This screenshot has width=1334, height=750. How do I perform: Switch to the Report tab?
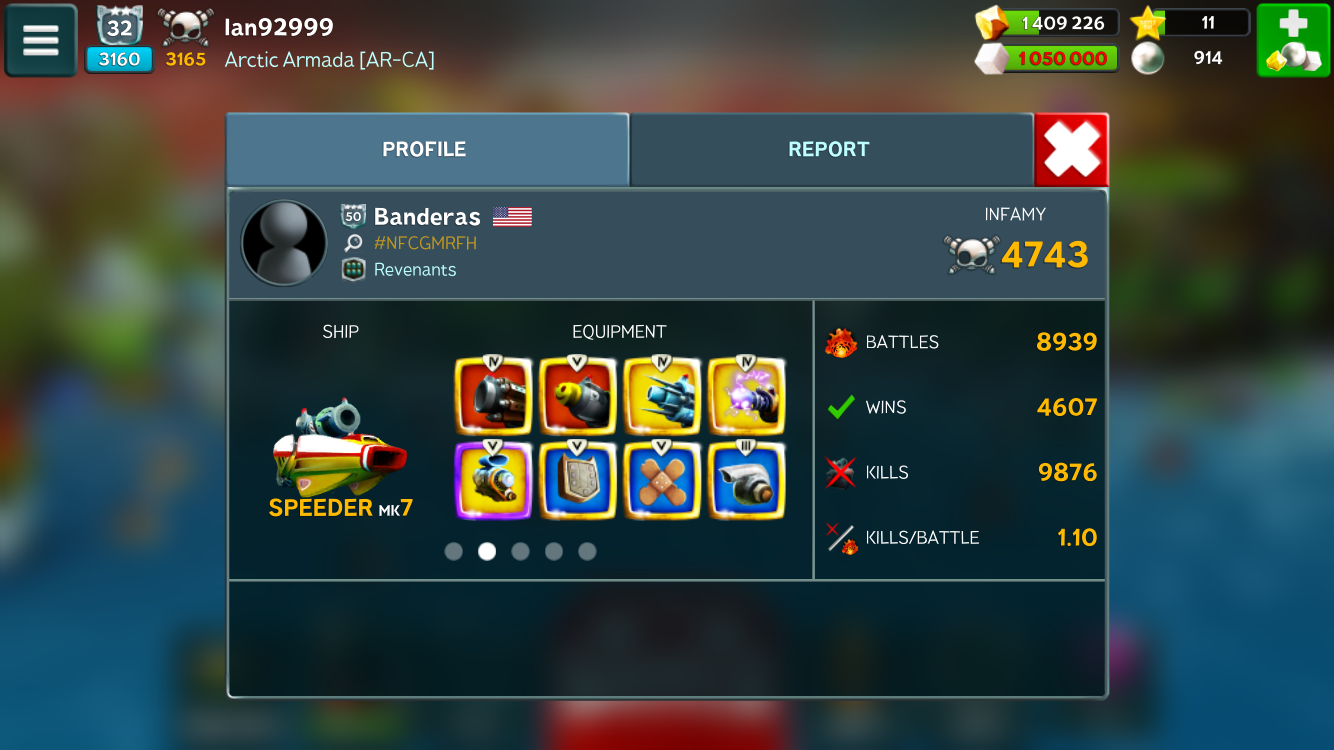click(829, 150)
